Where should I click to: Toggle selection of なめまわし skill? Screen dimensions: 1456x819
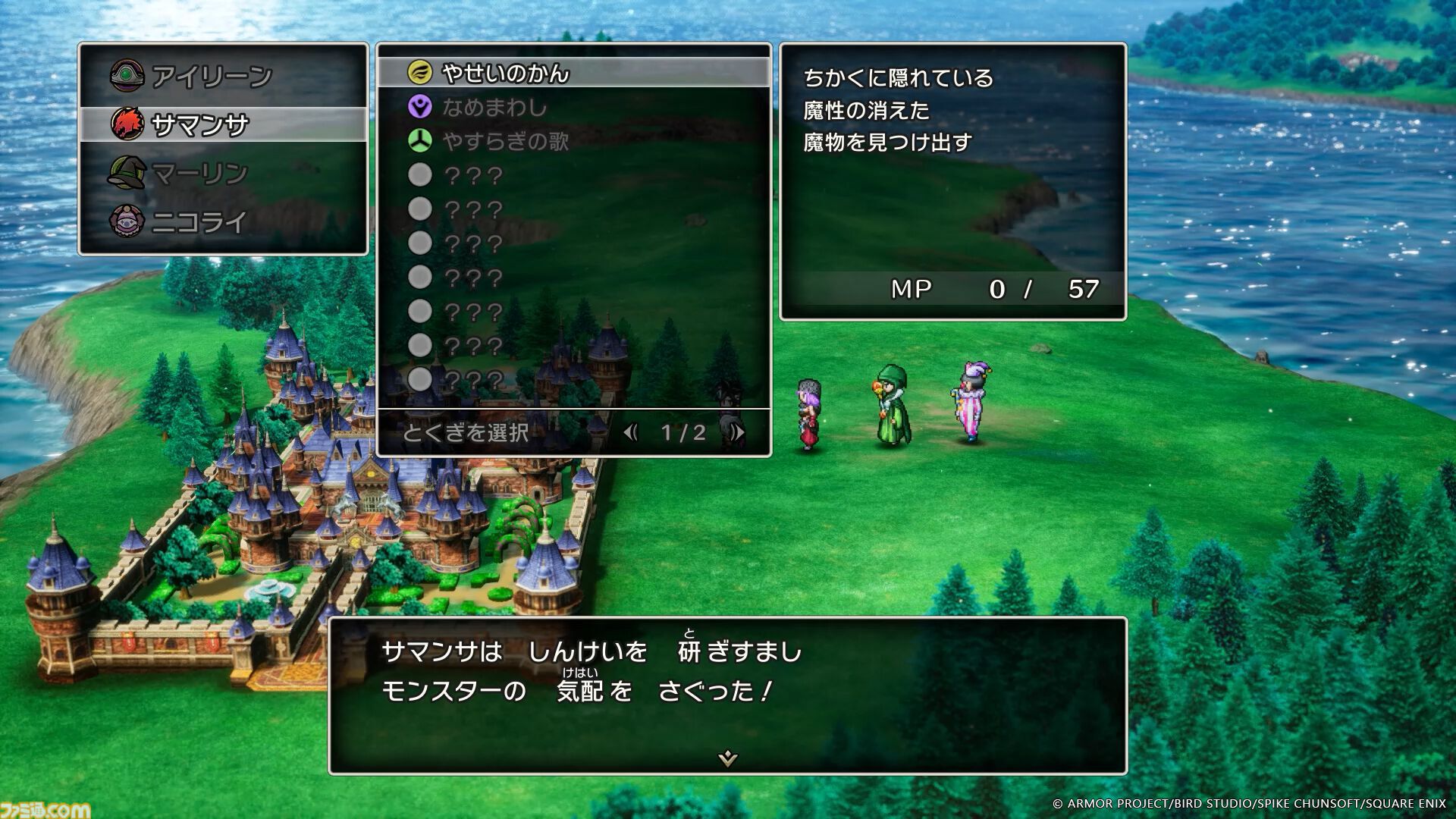[493, 108]
